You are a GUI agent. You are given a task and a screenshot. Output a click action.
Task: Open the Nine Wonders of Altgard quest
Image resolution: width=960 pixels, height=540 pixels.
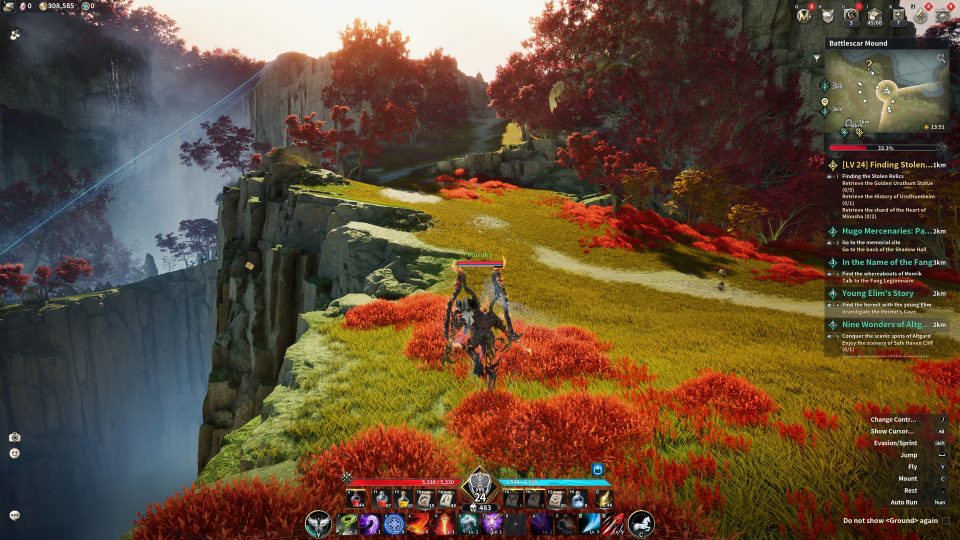(880, 325)
